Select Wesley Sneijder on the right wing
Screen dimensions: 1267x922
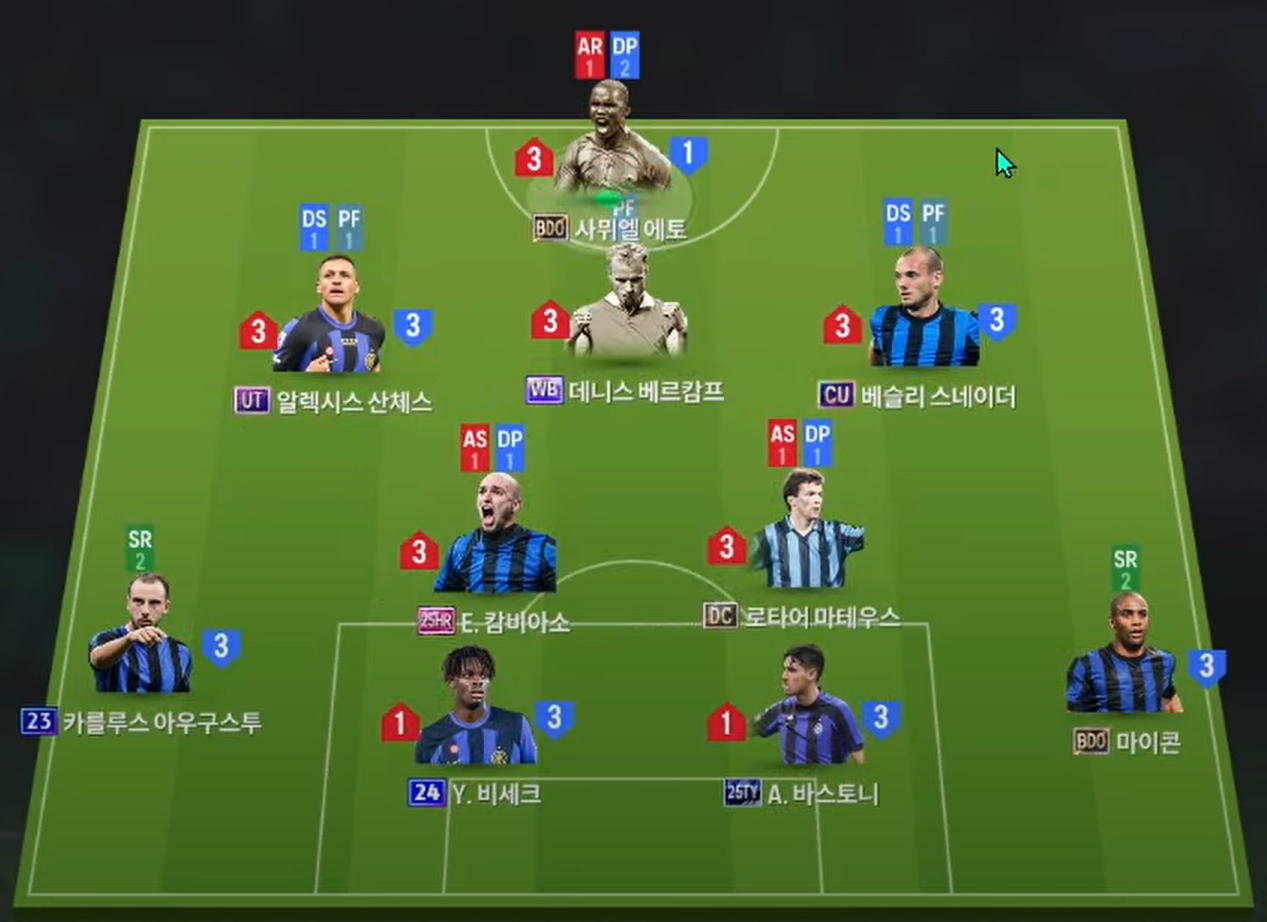[x=923, y=312]
